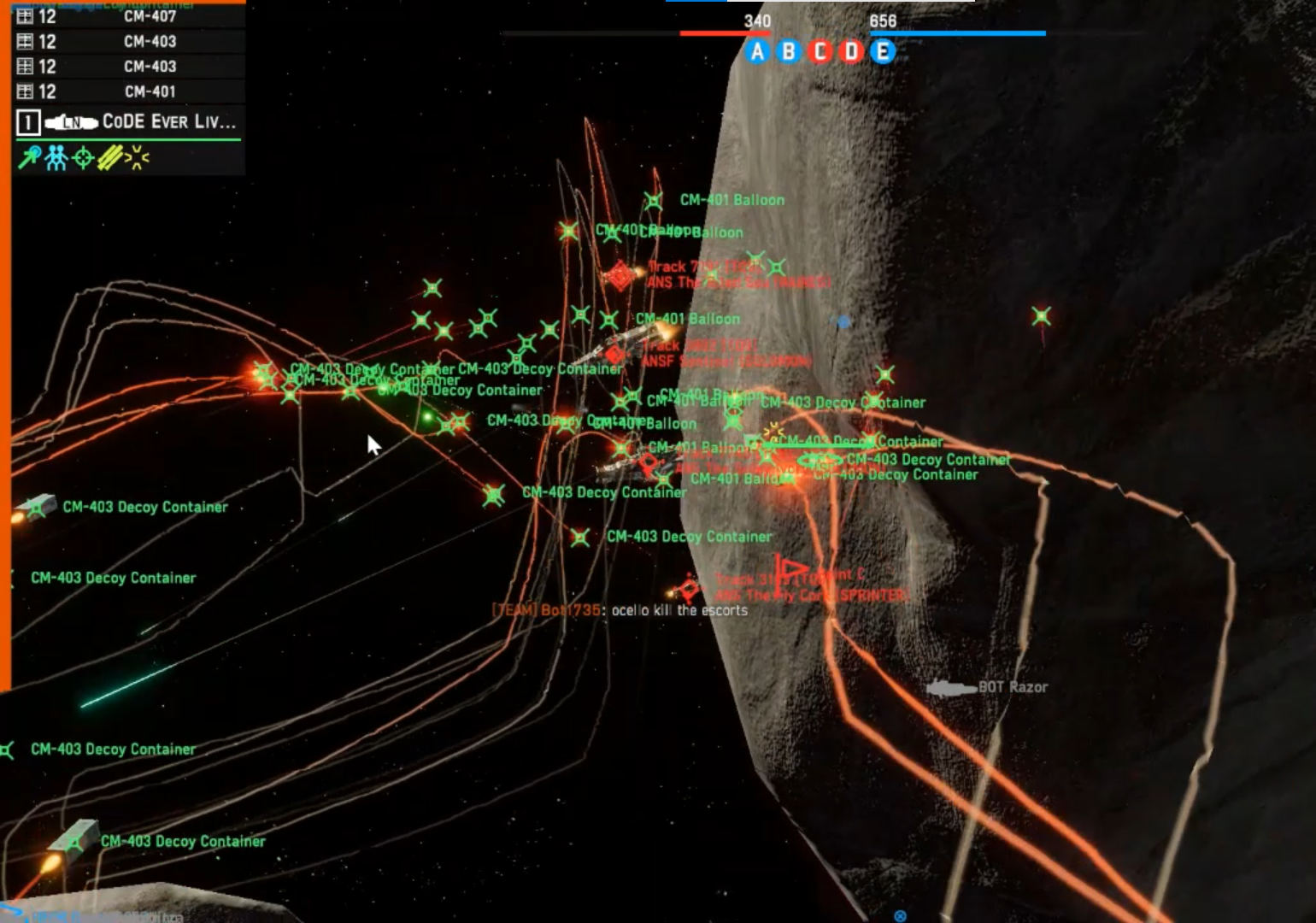Click the yellow burst icon
Image resolution: width=1316 pixels, height=923 pixels.
(x=137, y=158)
